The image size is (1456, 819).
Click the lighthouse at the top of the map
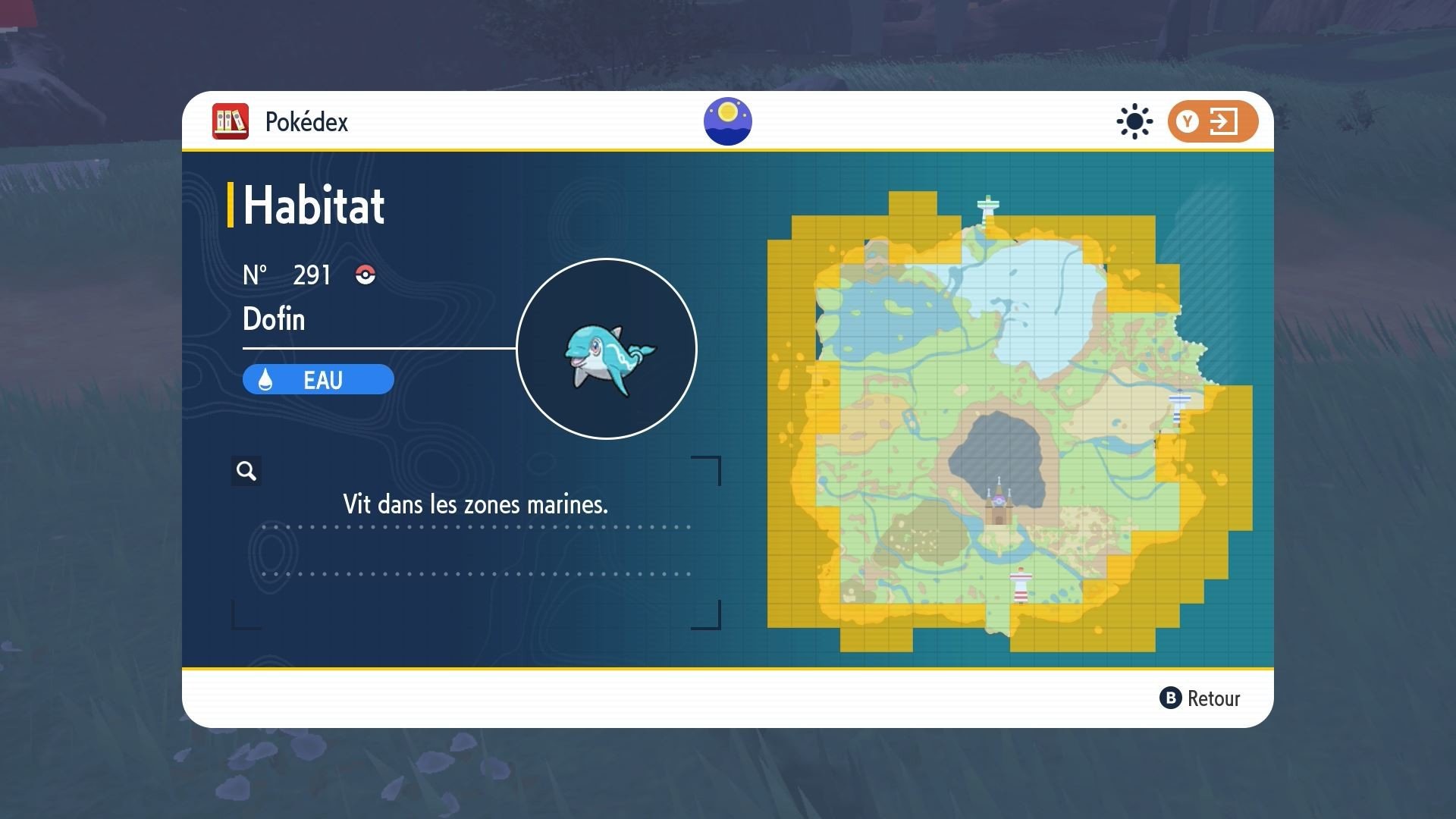(987, 206)
